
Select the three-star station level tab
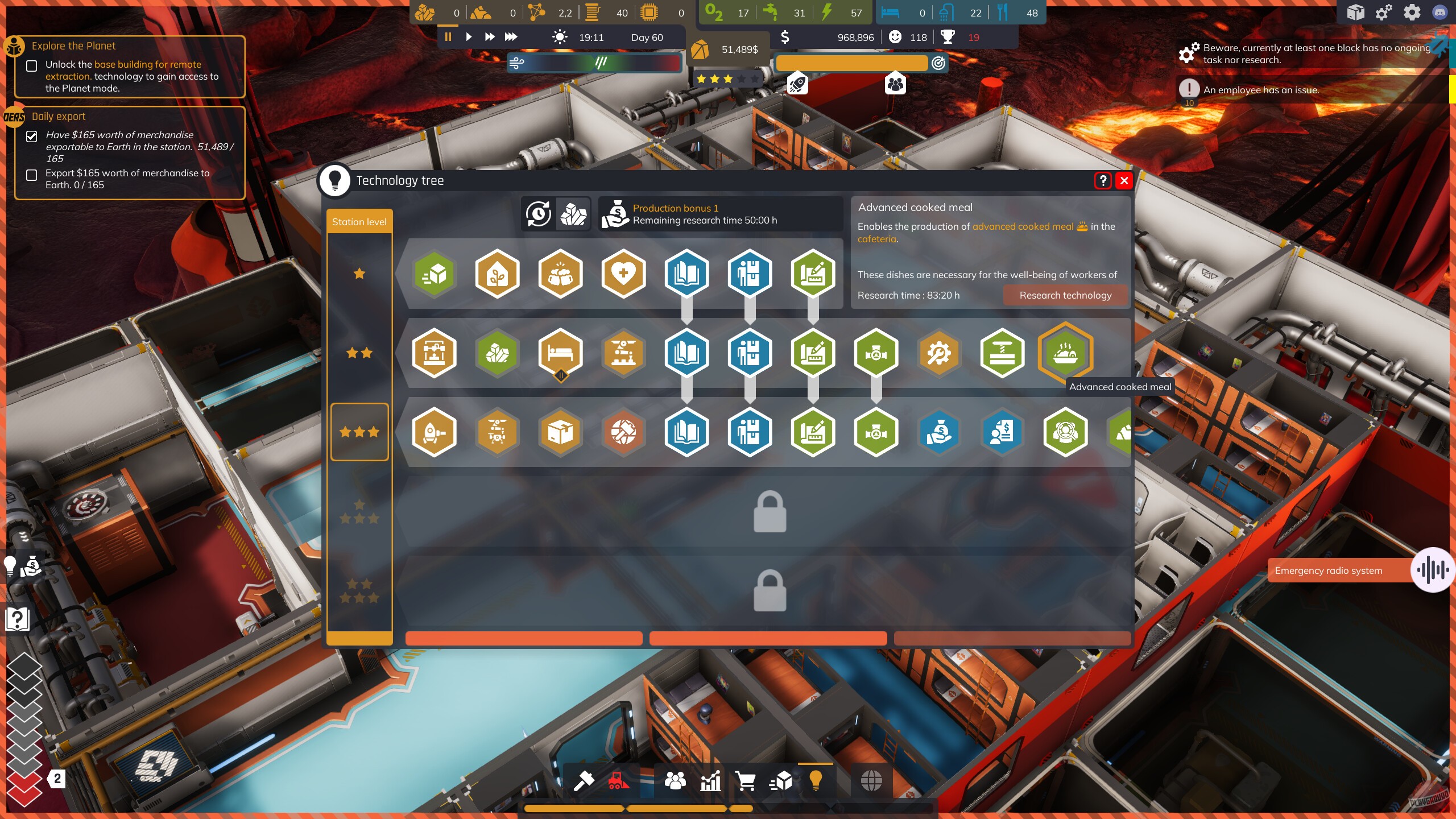point(359,431)
